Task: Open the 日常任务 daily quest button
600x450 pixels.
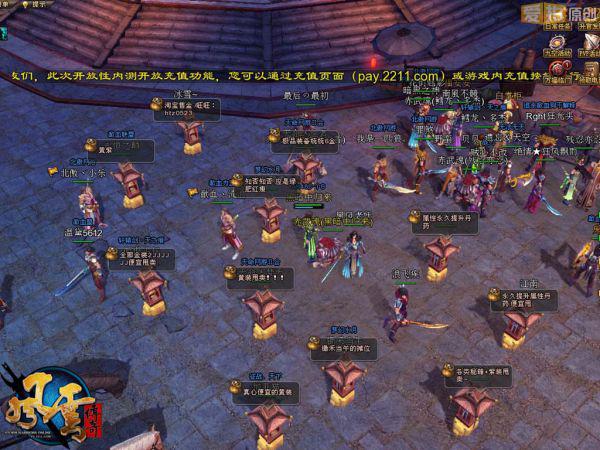Action: click(x=556, y=26)
